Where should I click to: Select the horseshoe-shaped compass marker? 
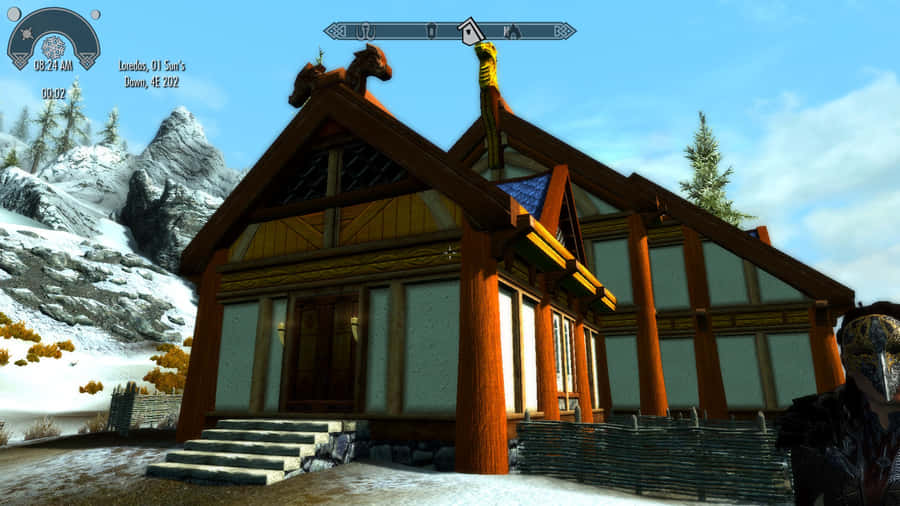365,31
